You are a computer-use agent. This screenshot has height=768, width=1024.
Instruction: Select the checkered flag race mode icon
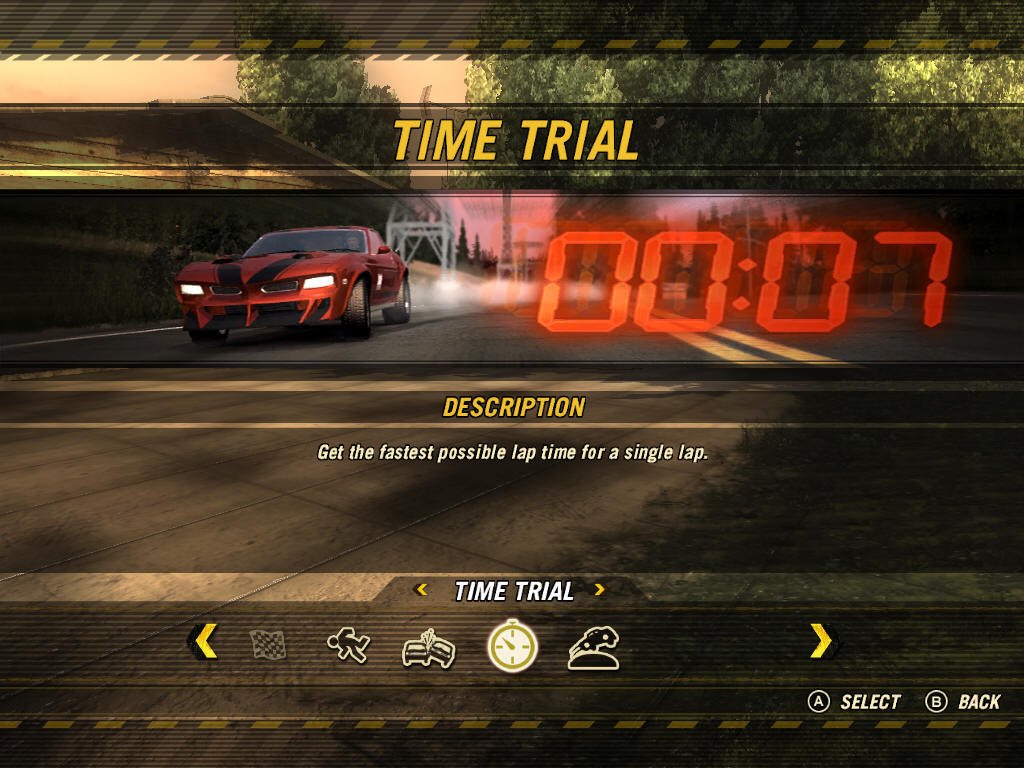point(268,645)
